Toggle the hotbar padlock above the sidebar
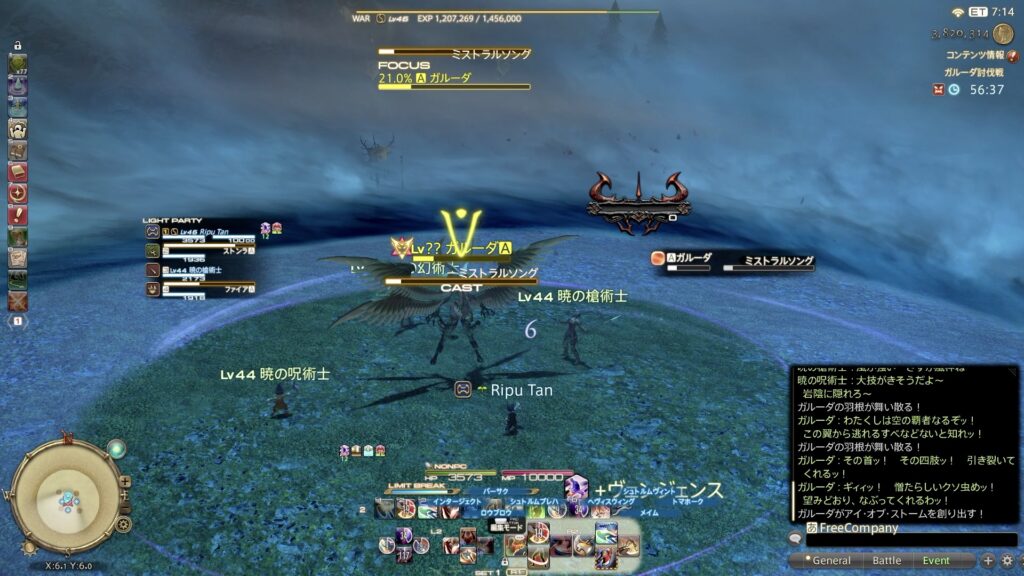This screenshot has height=576, width=1024. (18, 46)
